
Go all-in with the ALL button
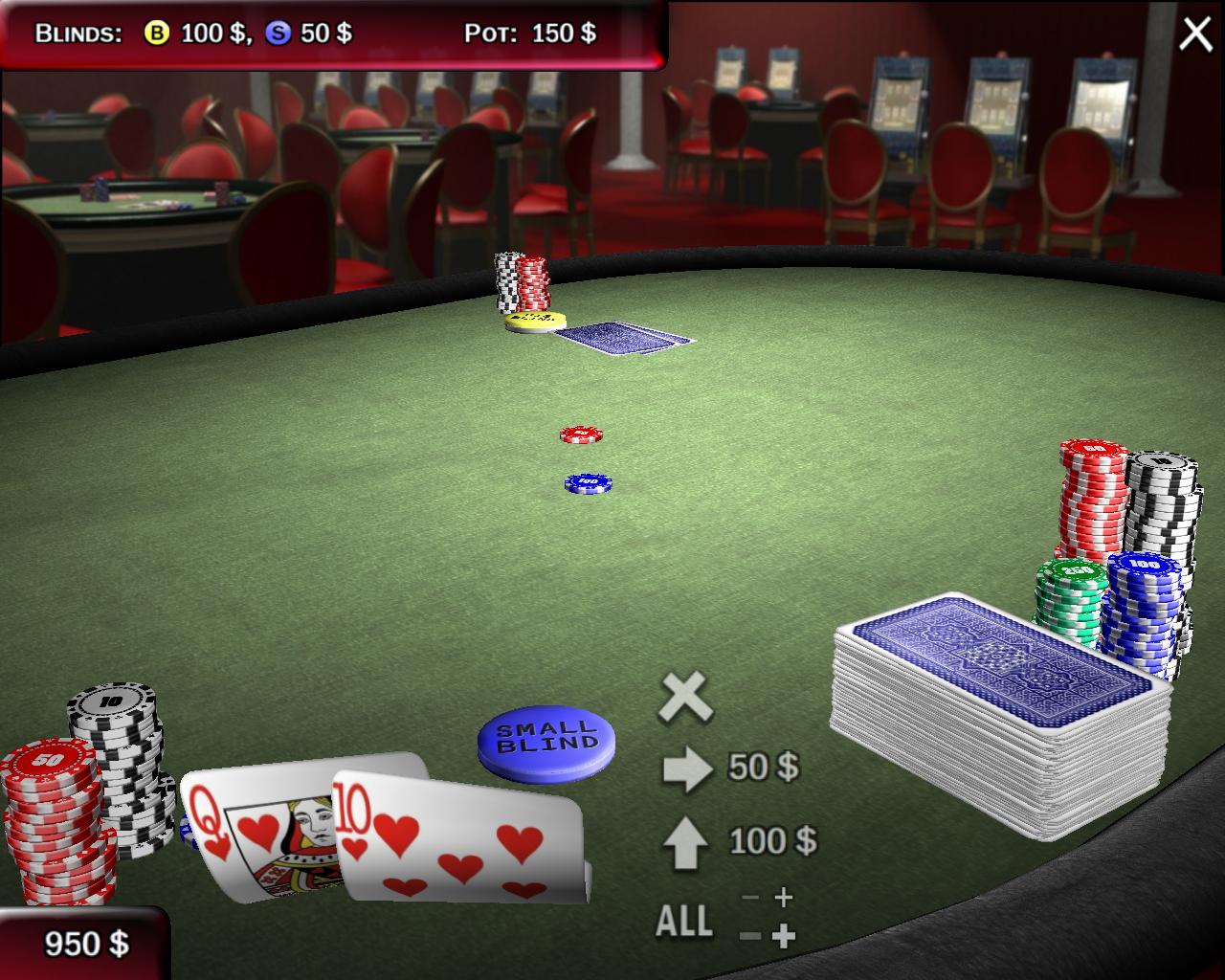point(683,921)
